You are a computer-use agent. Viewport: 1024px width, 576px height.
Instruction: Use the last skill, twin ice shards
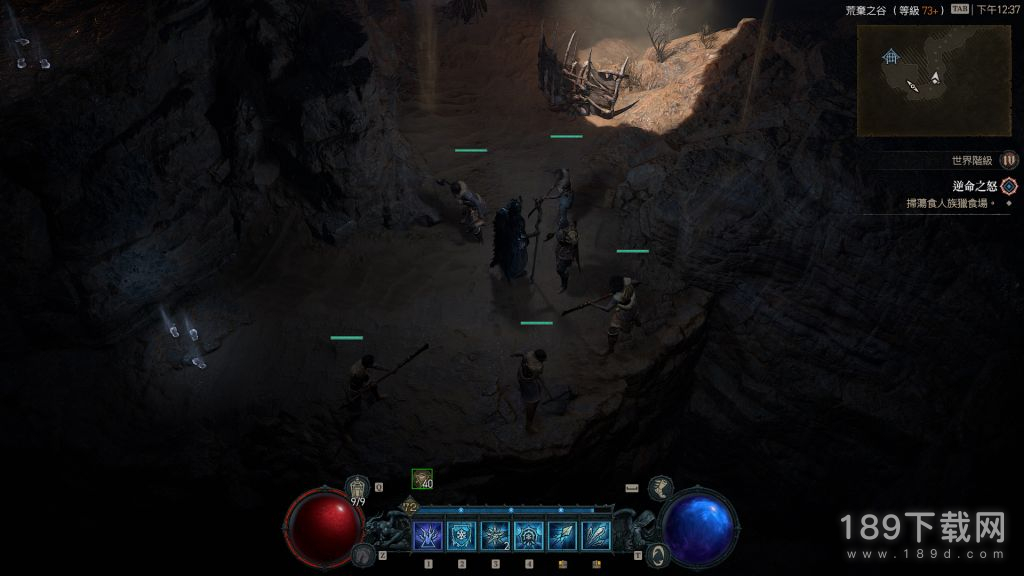click(597, 536)
